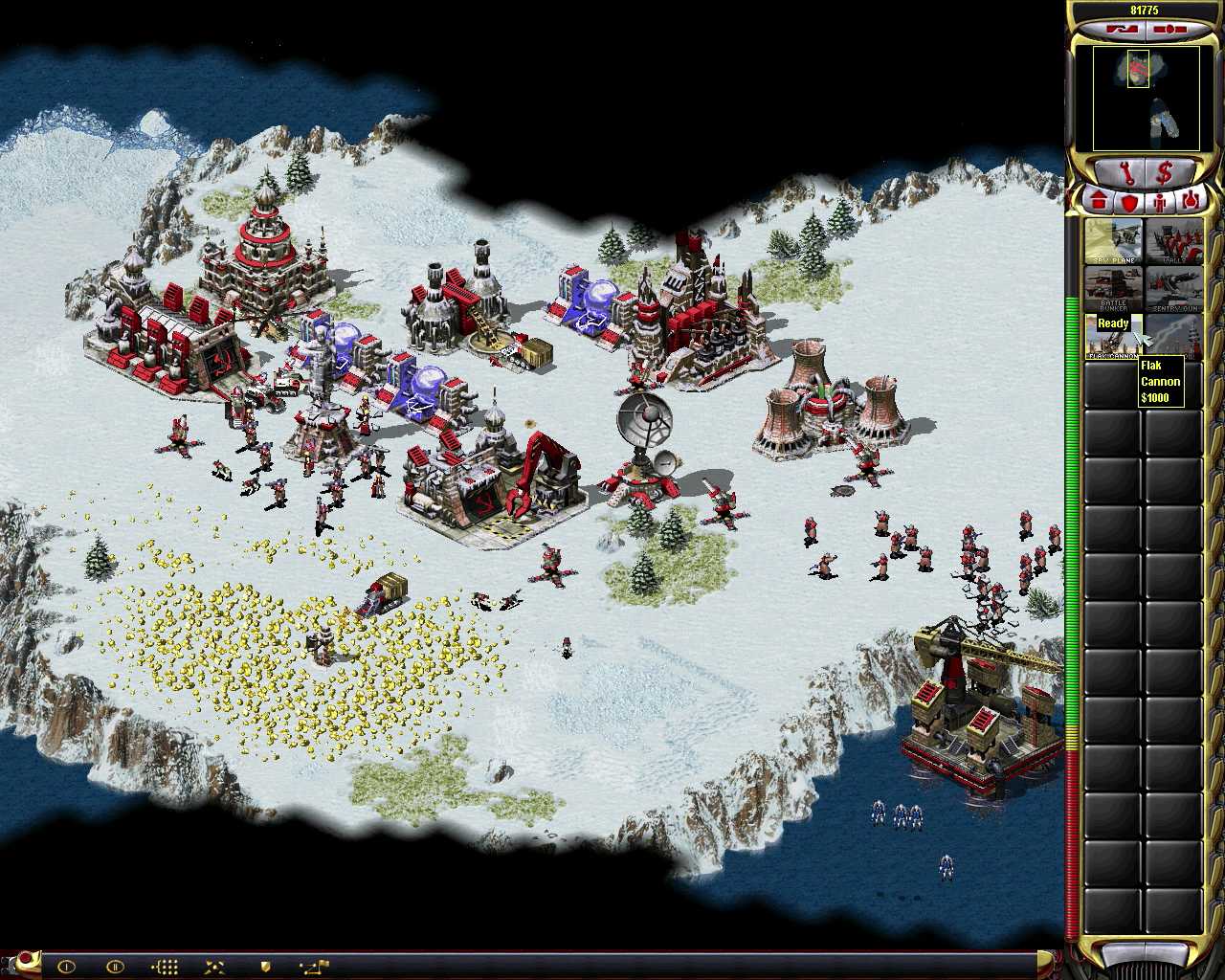Choose Walls in the build list
This screenshot has height=980, width=1225.
coord(1173,241)
